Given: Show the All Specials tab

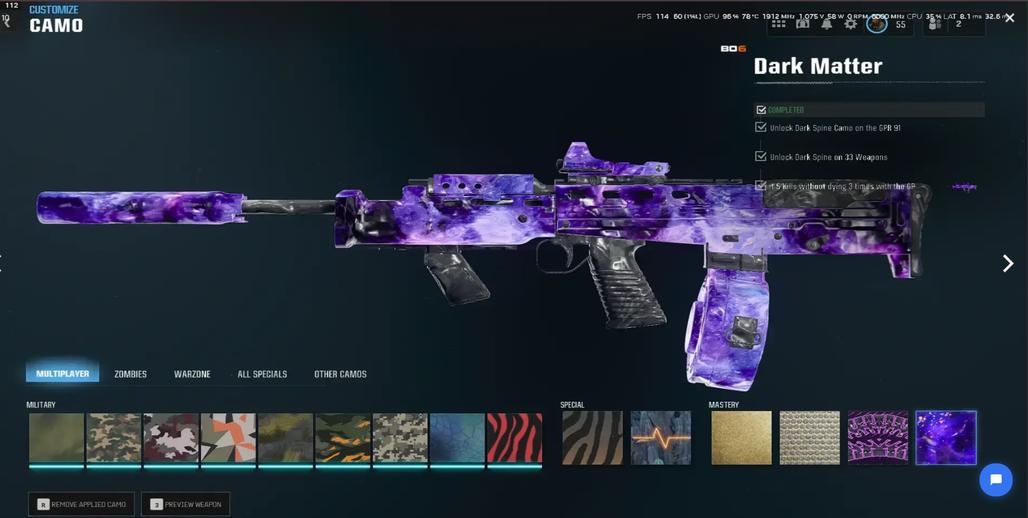Looking at the screenshot, I should pos(262,374).
